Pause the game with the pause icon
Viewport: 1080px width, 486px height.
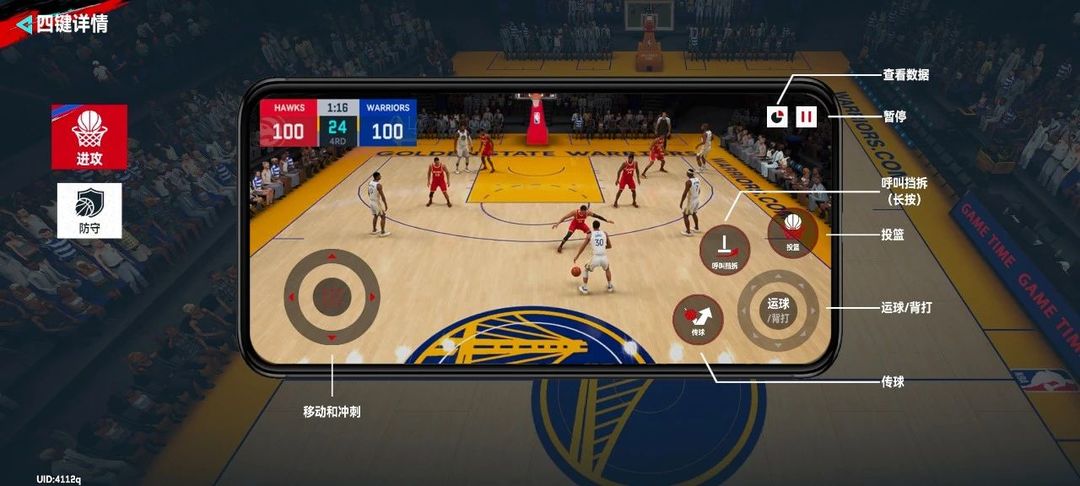(806, 117)
